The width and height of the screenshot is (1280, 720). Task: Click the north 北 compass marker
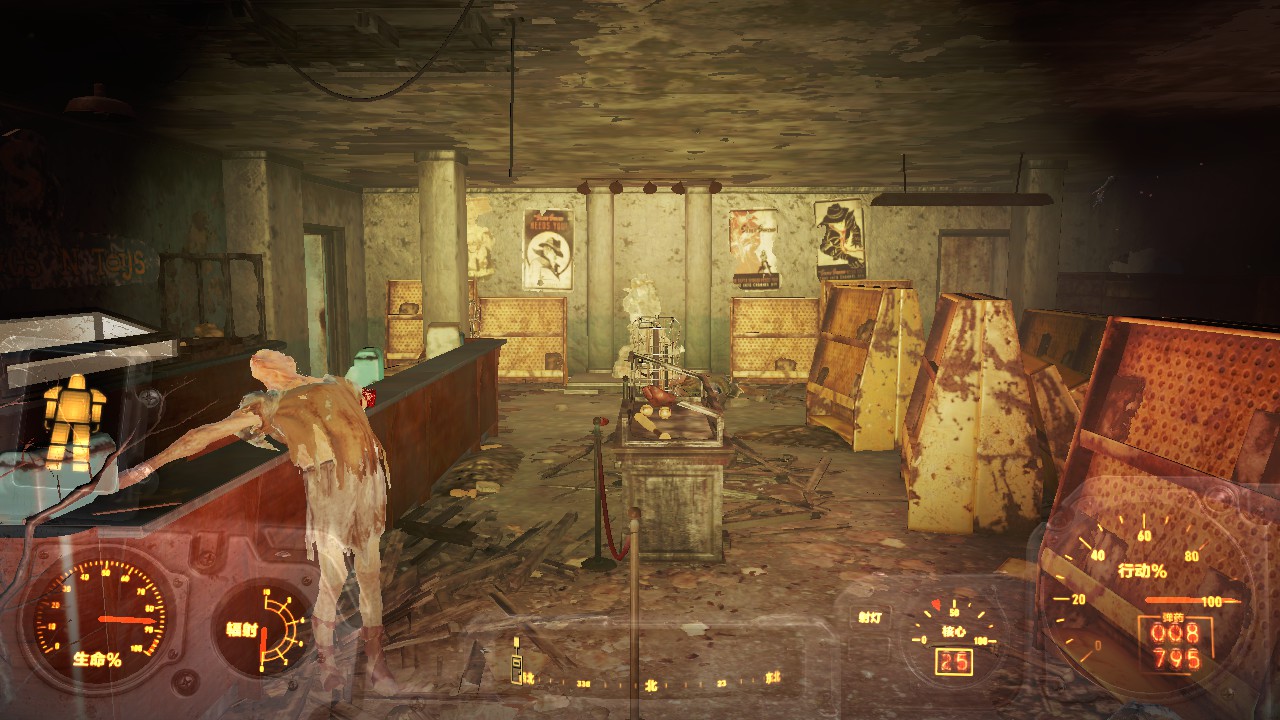[x=650, y=685]
